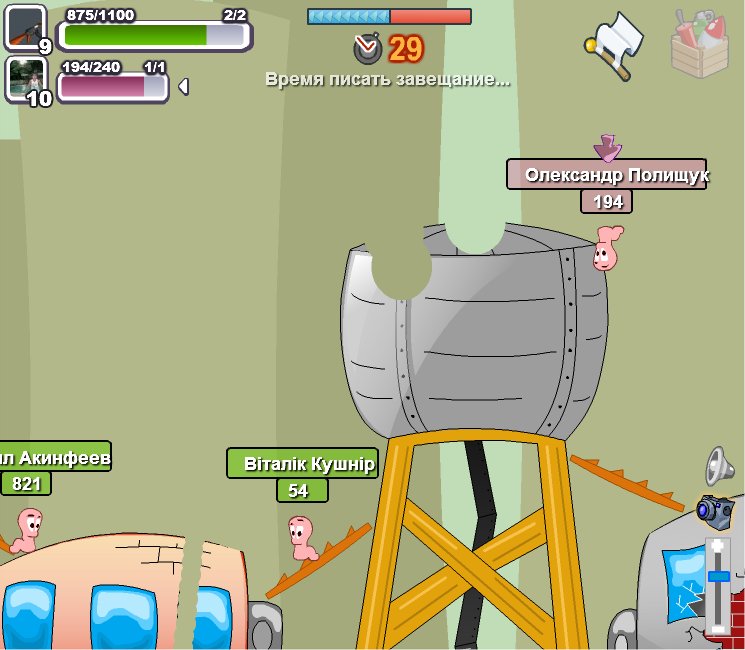This screenshot has height=650, width=745.
Task: Click the small arrow beside the pink health bar
Action: 183,87
